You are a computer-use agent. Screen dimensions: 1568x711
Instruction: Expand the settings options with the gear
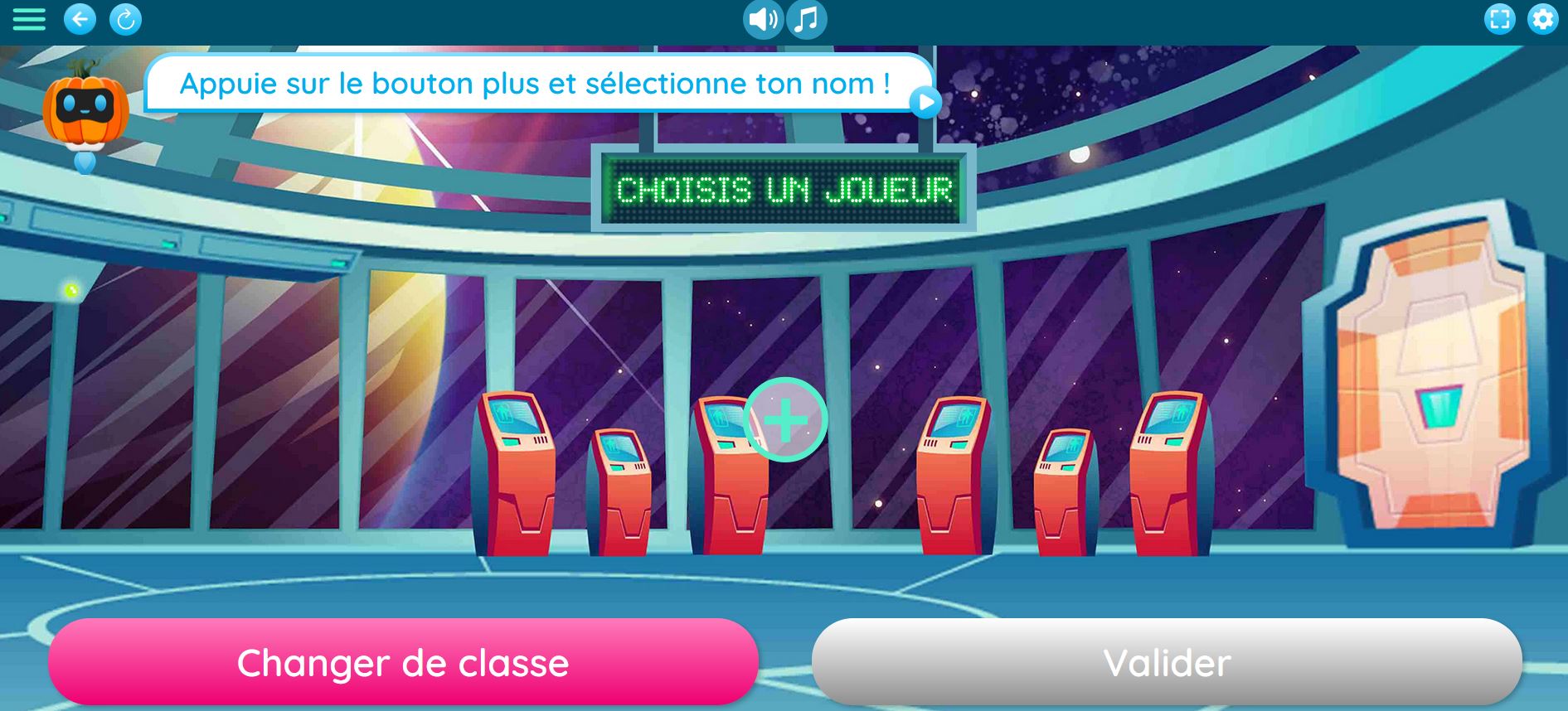point(1541,18)
